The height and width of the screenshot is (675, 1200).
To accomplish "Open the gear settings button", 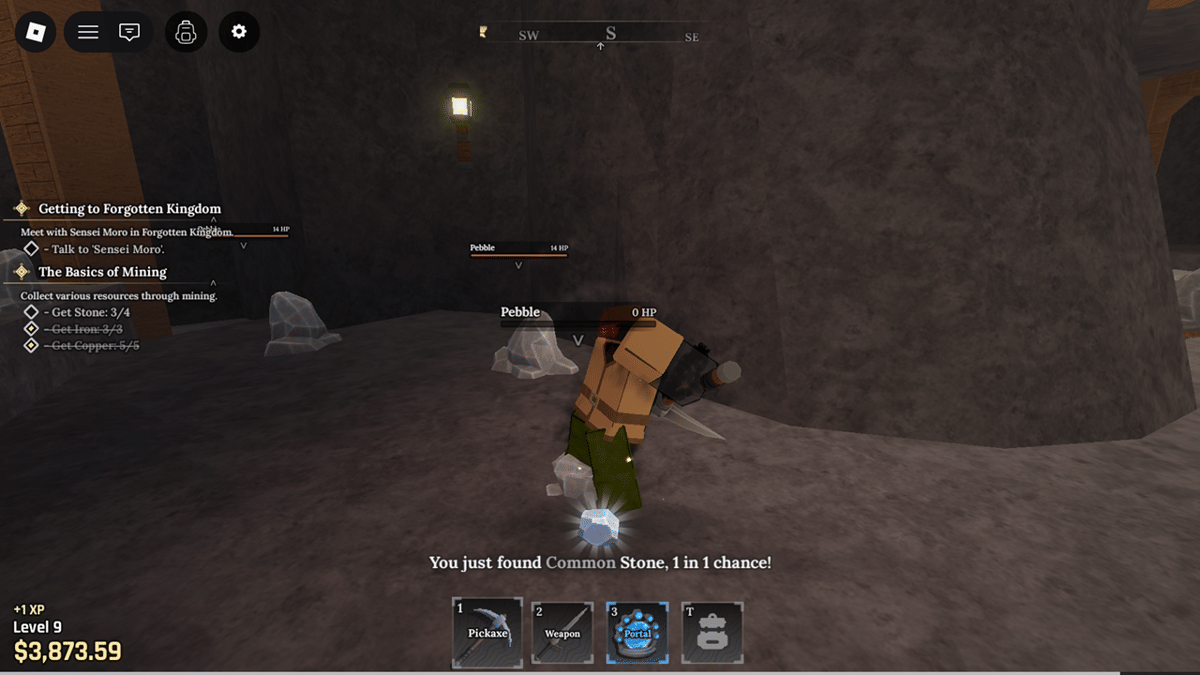I will pos(239,32).
